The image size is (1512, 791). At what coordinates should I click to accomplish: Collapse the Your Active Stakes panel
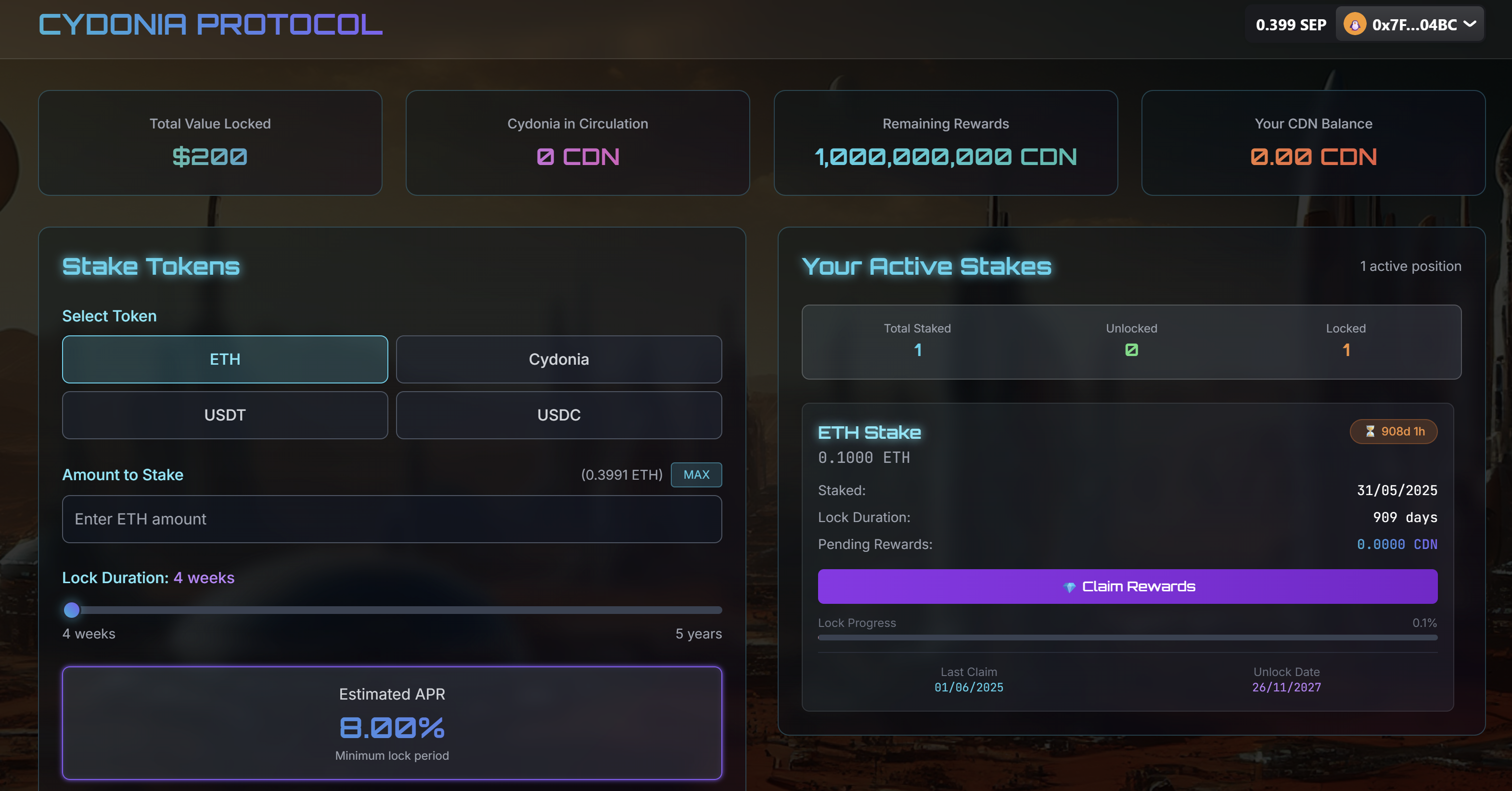(x=927, y=266)
